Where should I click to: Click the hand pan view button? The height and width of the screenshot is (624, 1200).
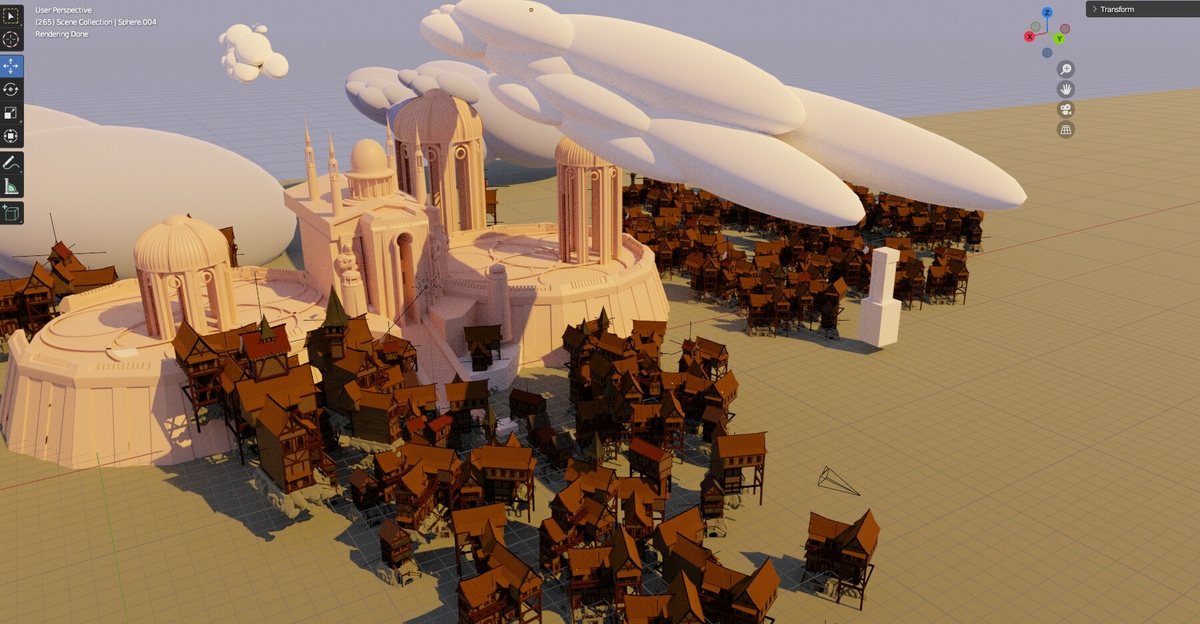pyautogui.click(x=1066, y=89)
